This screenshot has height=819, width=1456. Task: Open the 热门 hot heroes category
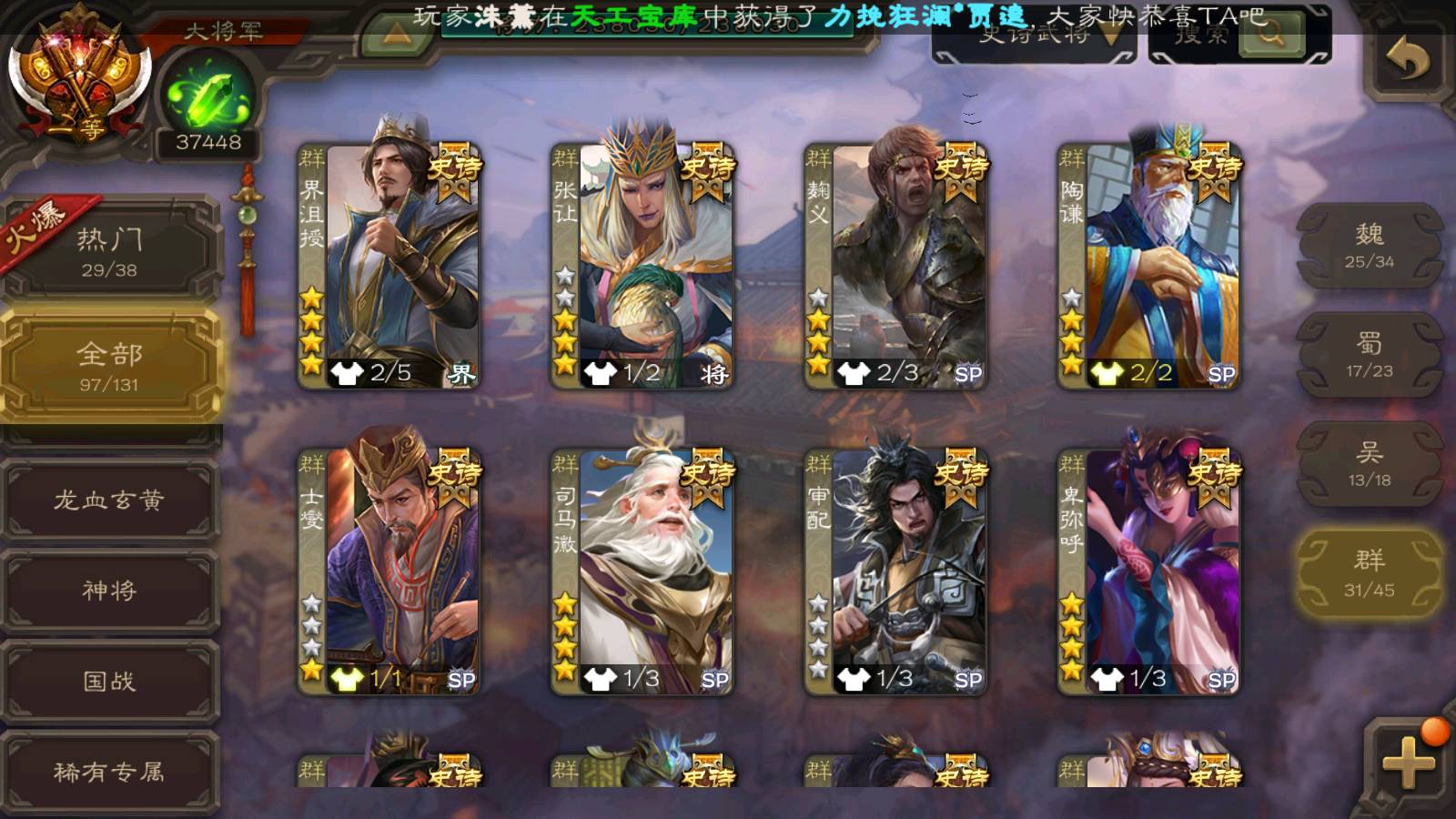click(110, 250)
